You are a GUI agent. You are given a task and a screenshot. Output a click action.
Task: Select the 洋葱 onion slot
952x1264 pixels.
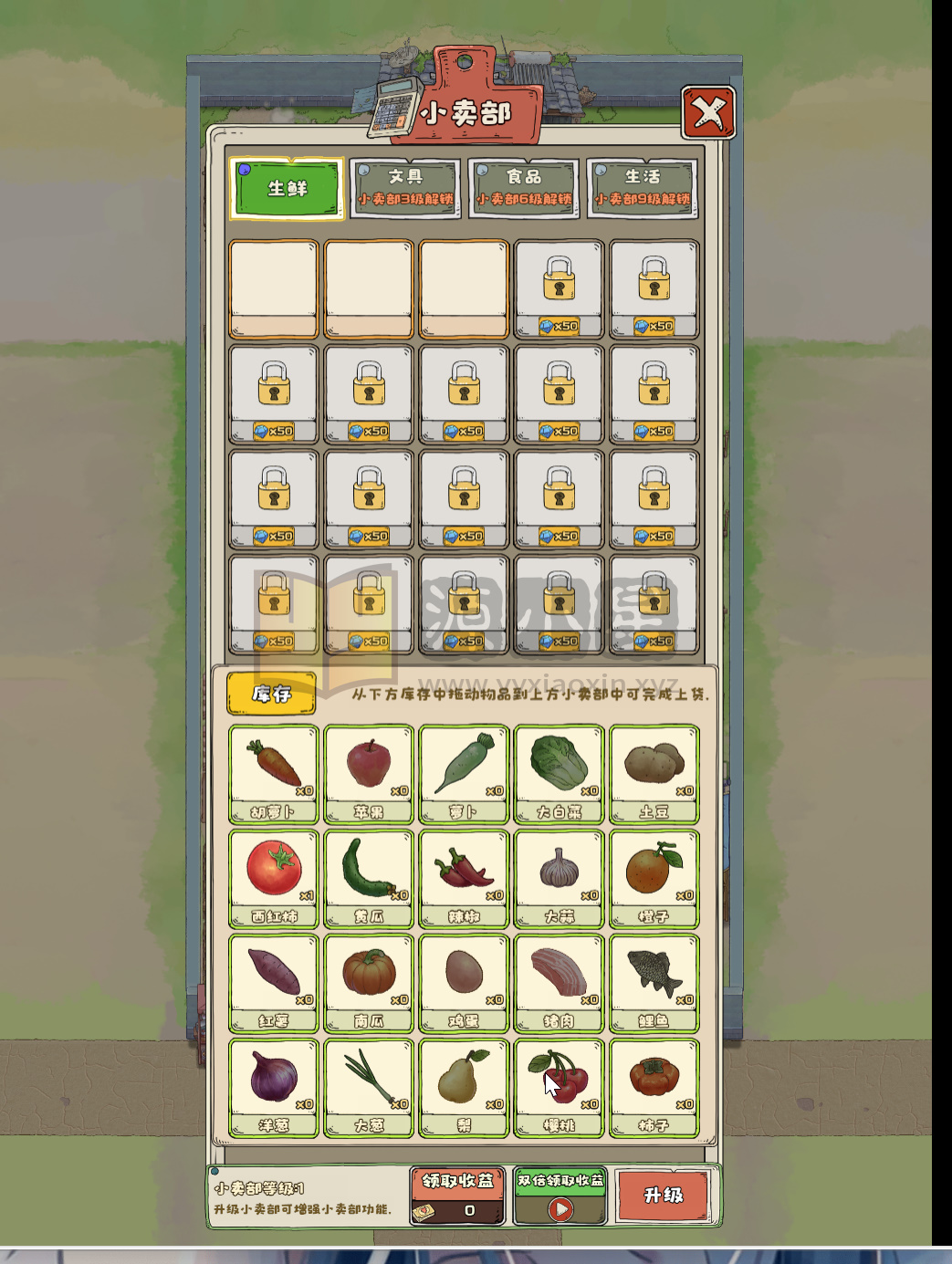tap(274, 1087)
